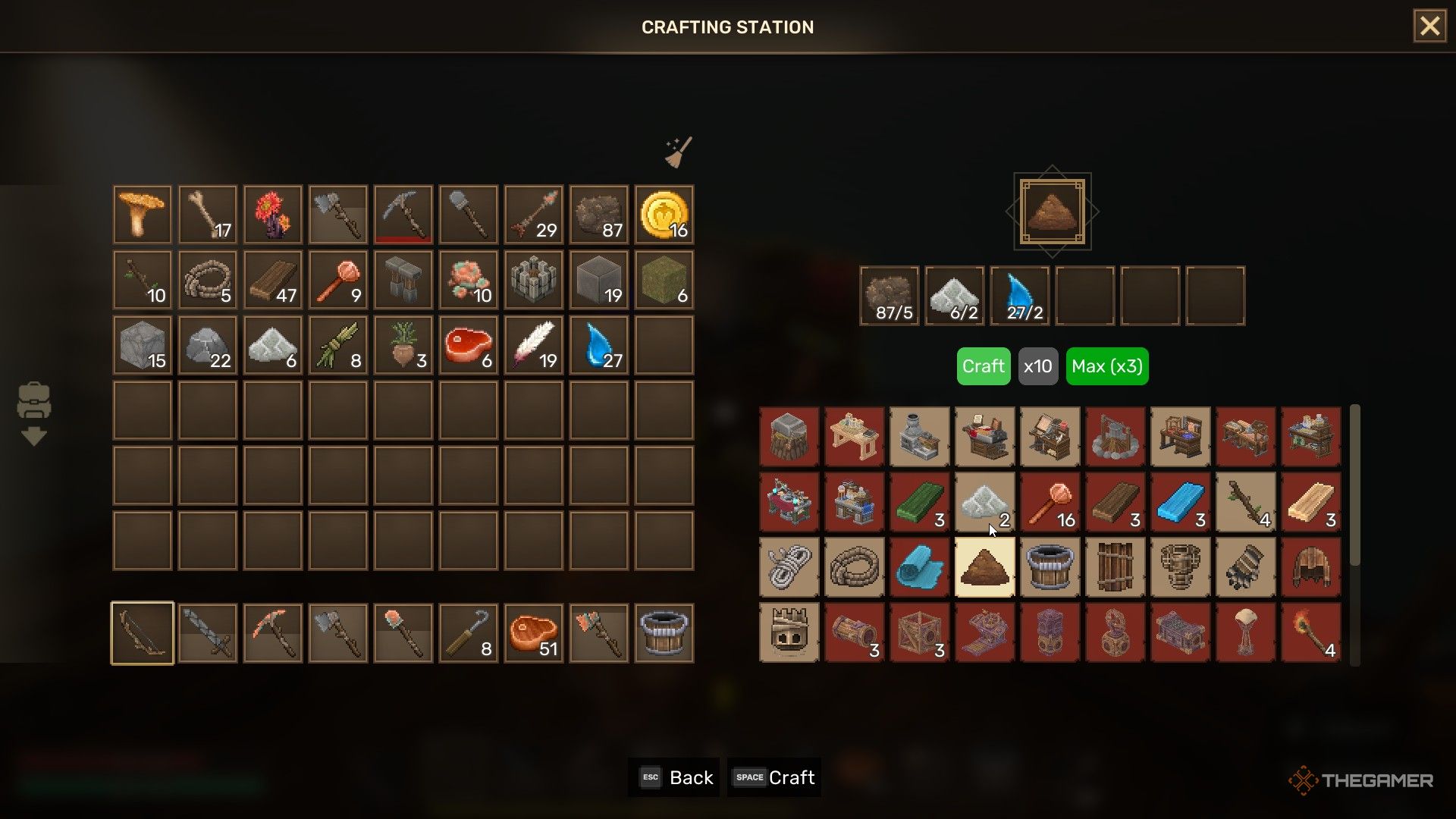Pick the orange mushroom in inventory

[x=143, y=215]
